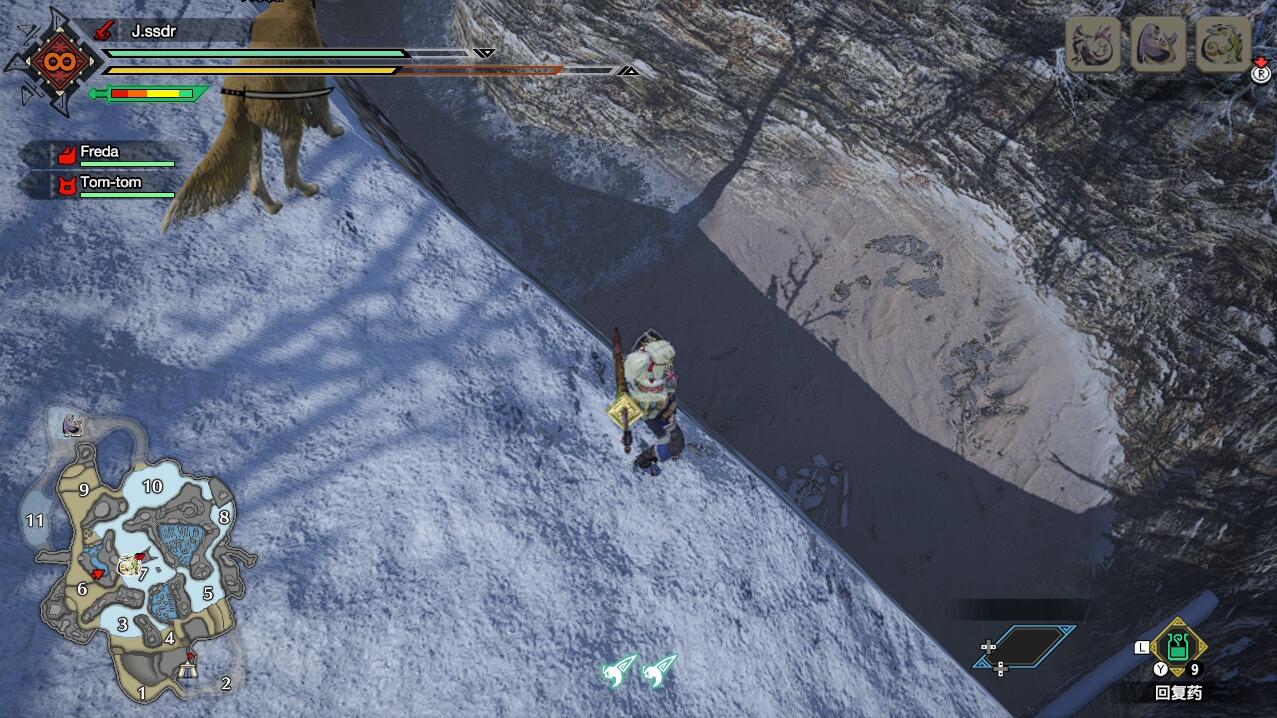Select party buddy Tom-tom
Image resolution: width=1277 pixels, height=718 pixels.
click(x=110, y=183)
